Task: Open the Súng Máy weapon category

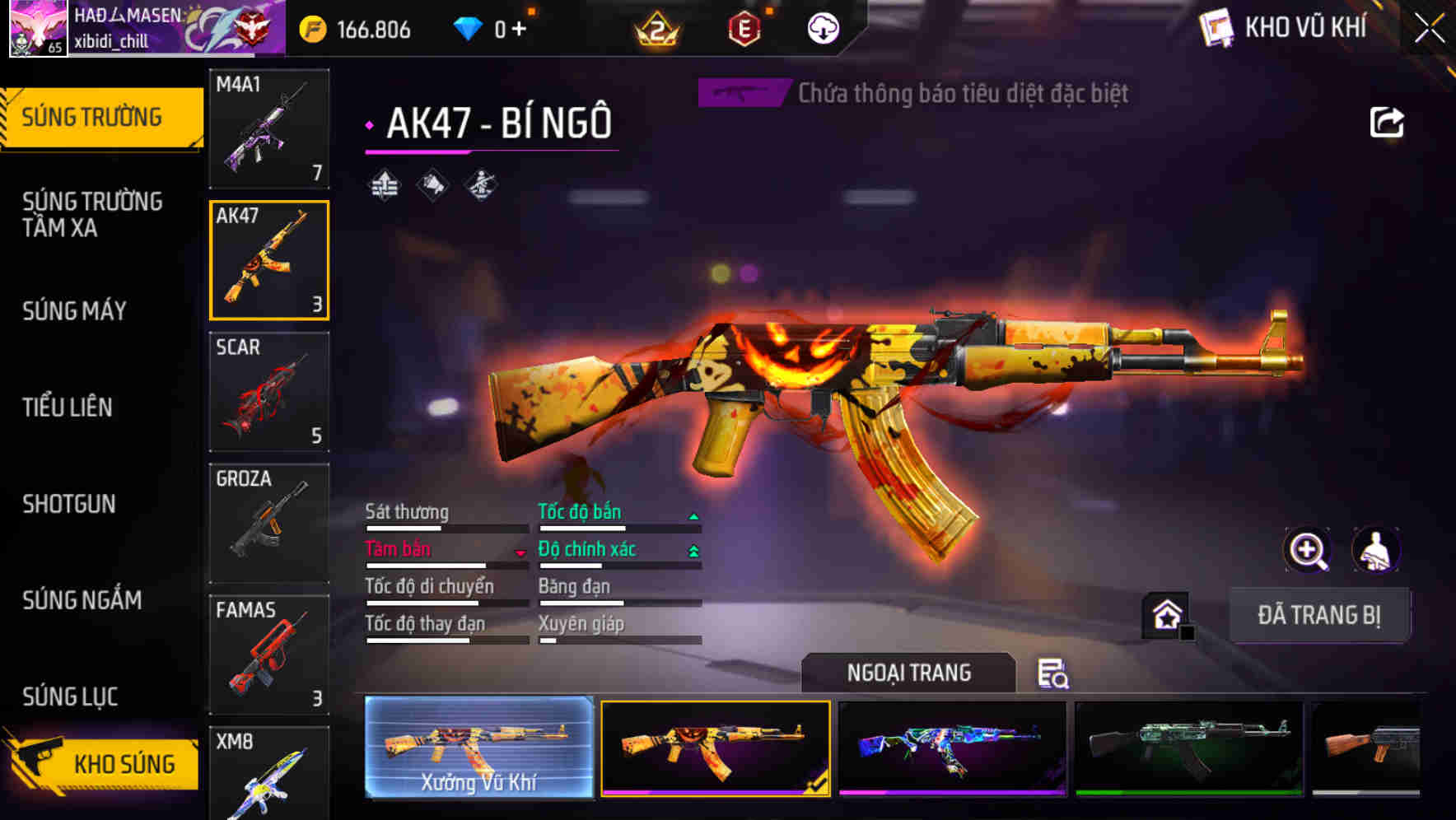Action: coord(74,311)
